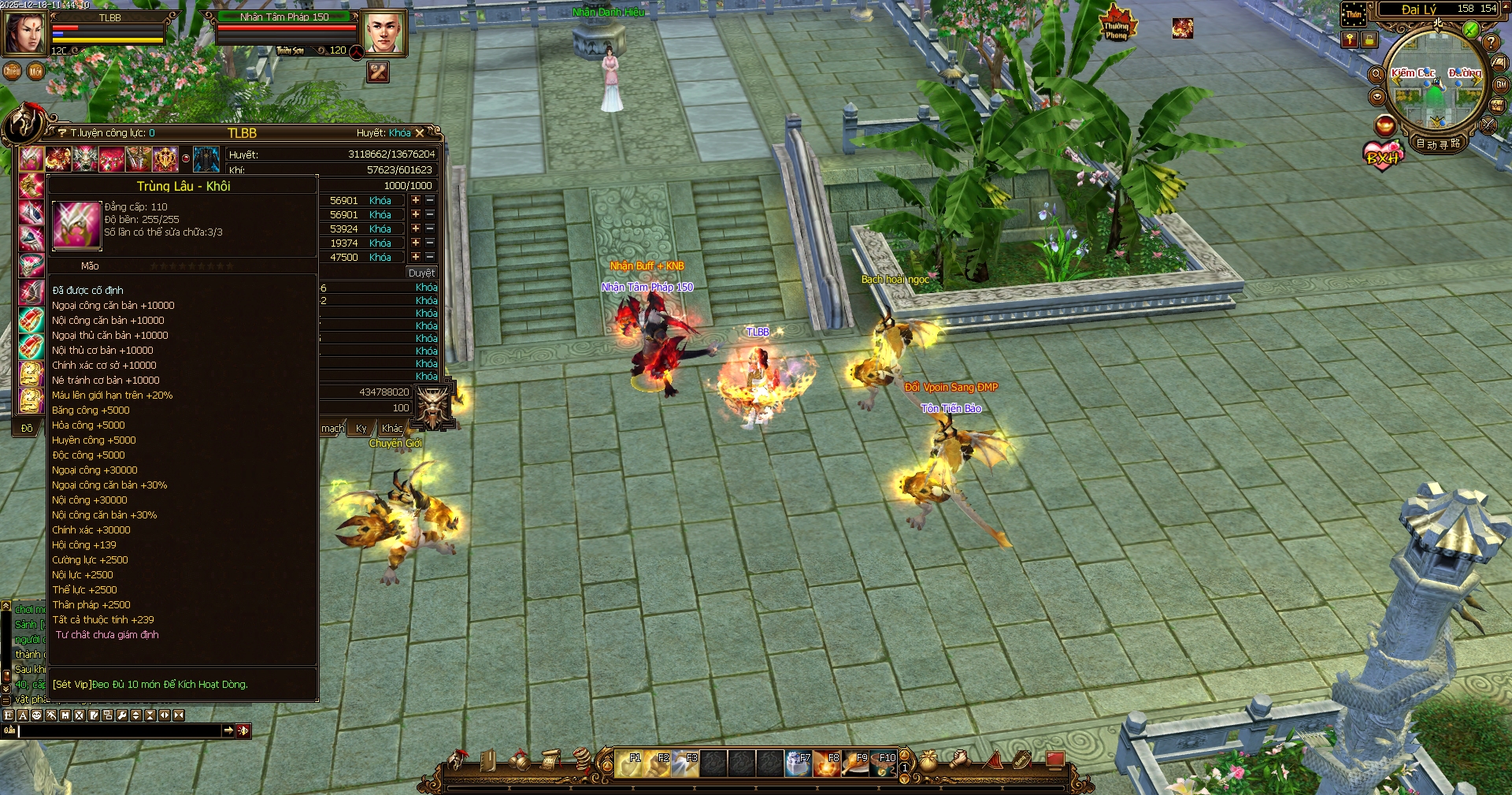Viewport: 1512px width, 795px height.
Task: Close the TLBB character window
Action: (x=420, y=133)
